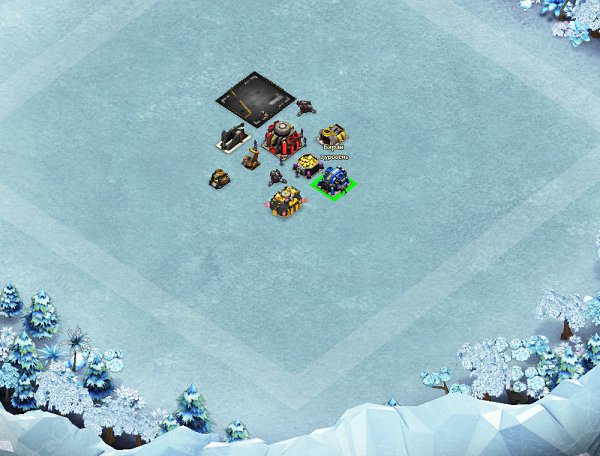The image size is (600, 456).
Task: Select the barracks on the green highlighted tile
Action: [x=332, y=181]
